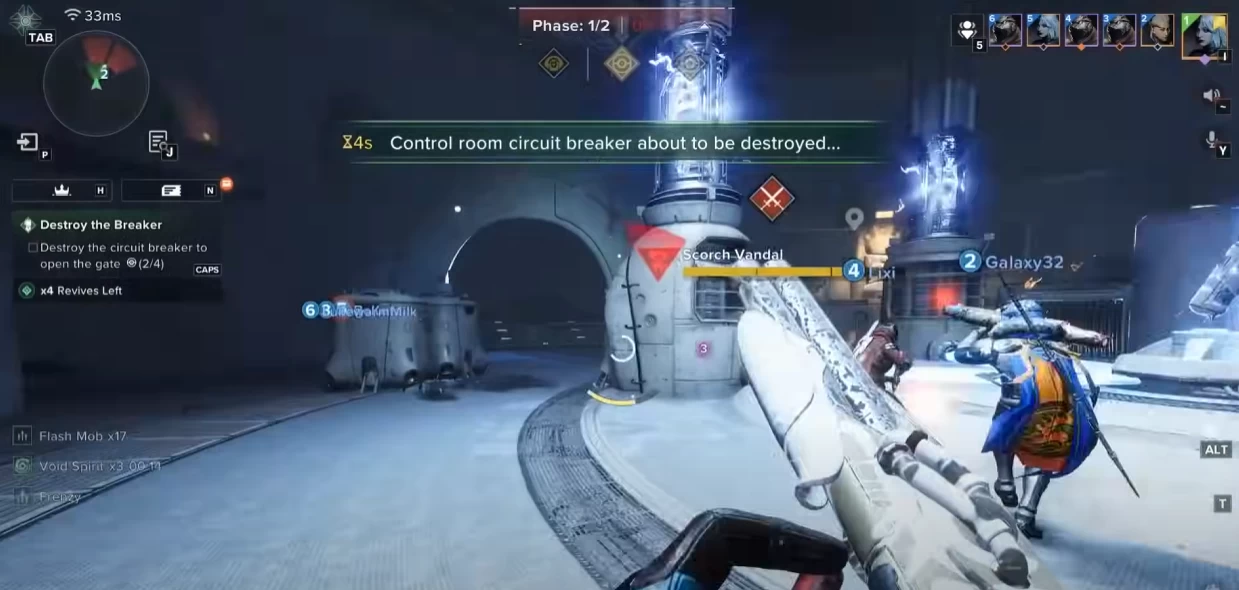1239x590 pixels.
Task: Open the ticket icon button with notification
Action: pyautogui.click(x=171, y=190)
